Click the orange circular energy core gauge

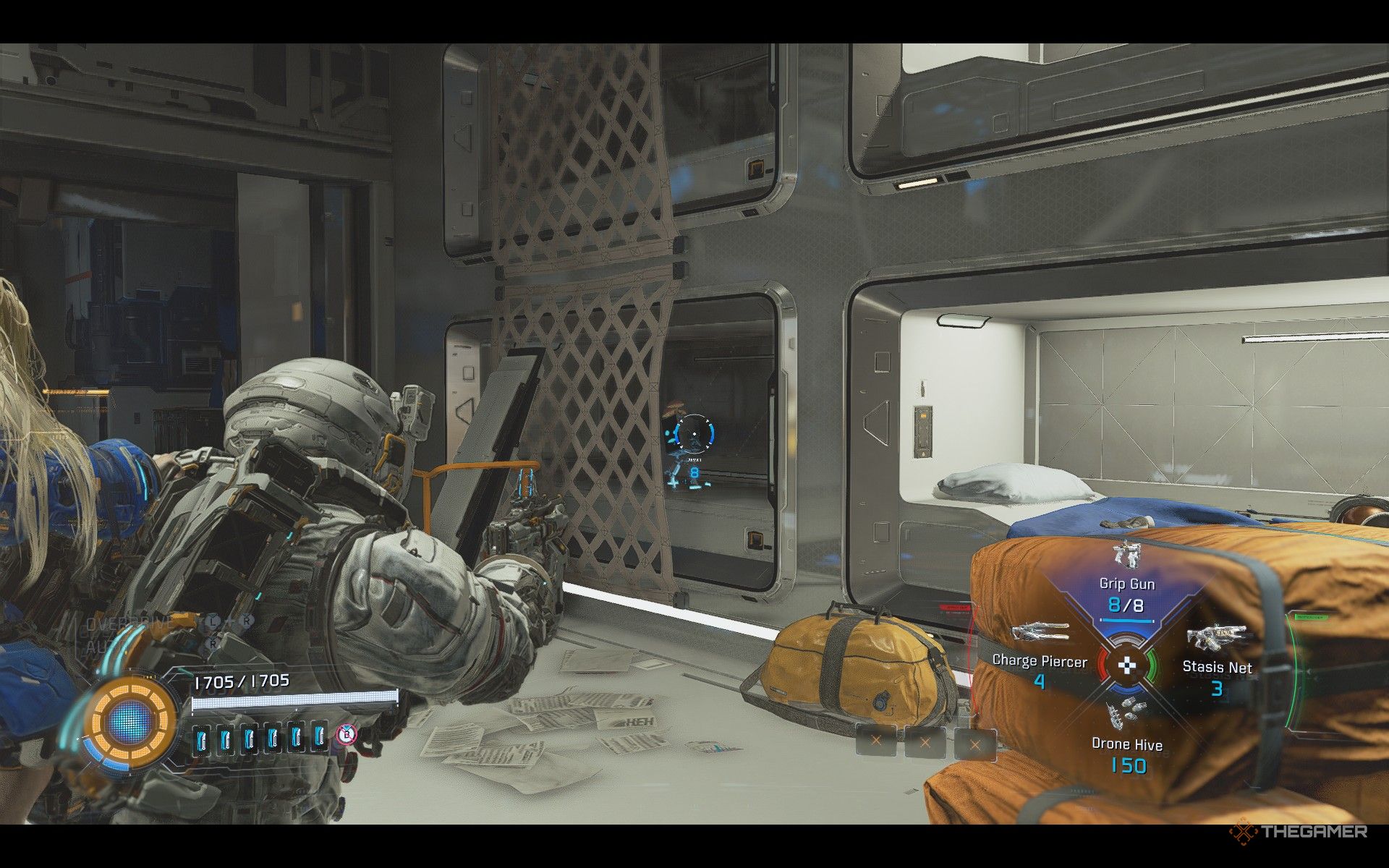click(132, 721)
